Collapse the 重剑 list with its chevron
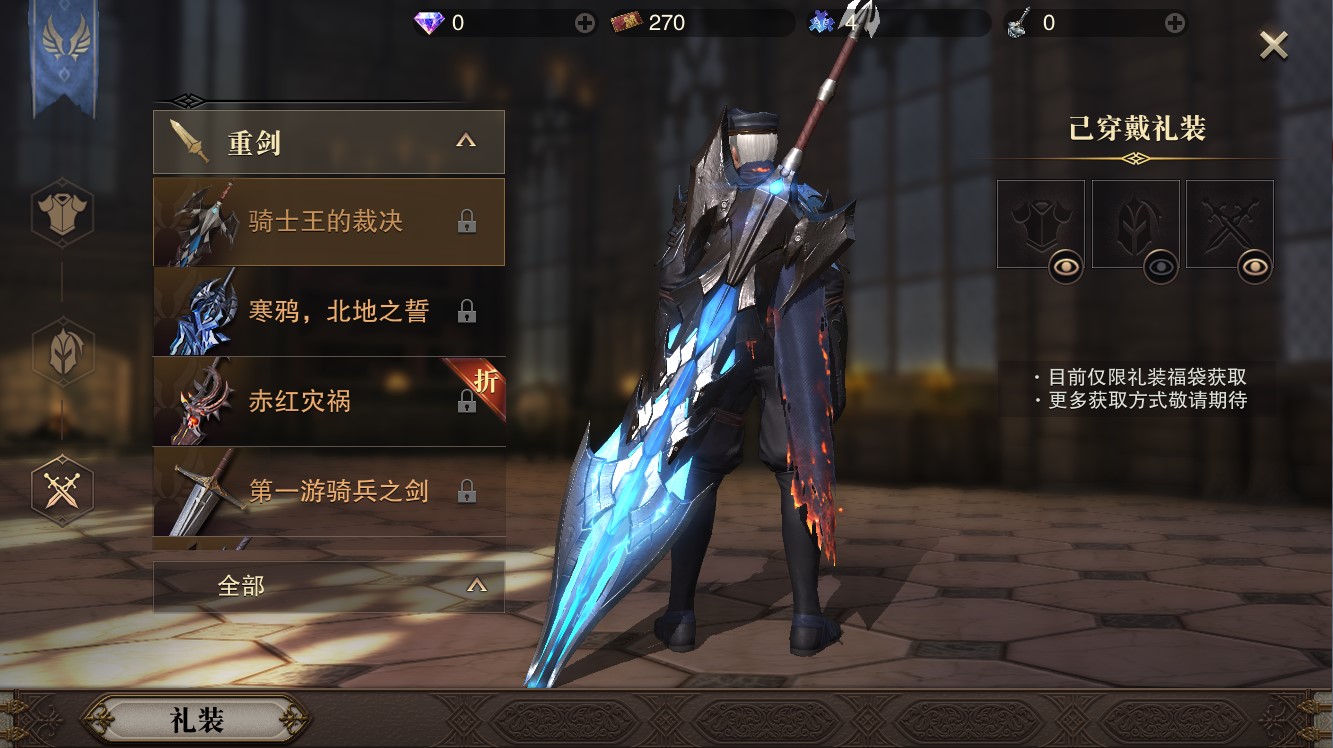The image size is (1333, 748). coord(464,141)
